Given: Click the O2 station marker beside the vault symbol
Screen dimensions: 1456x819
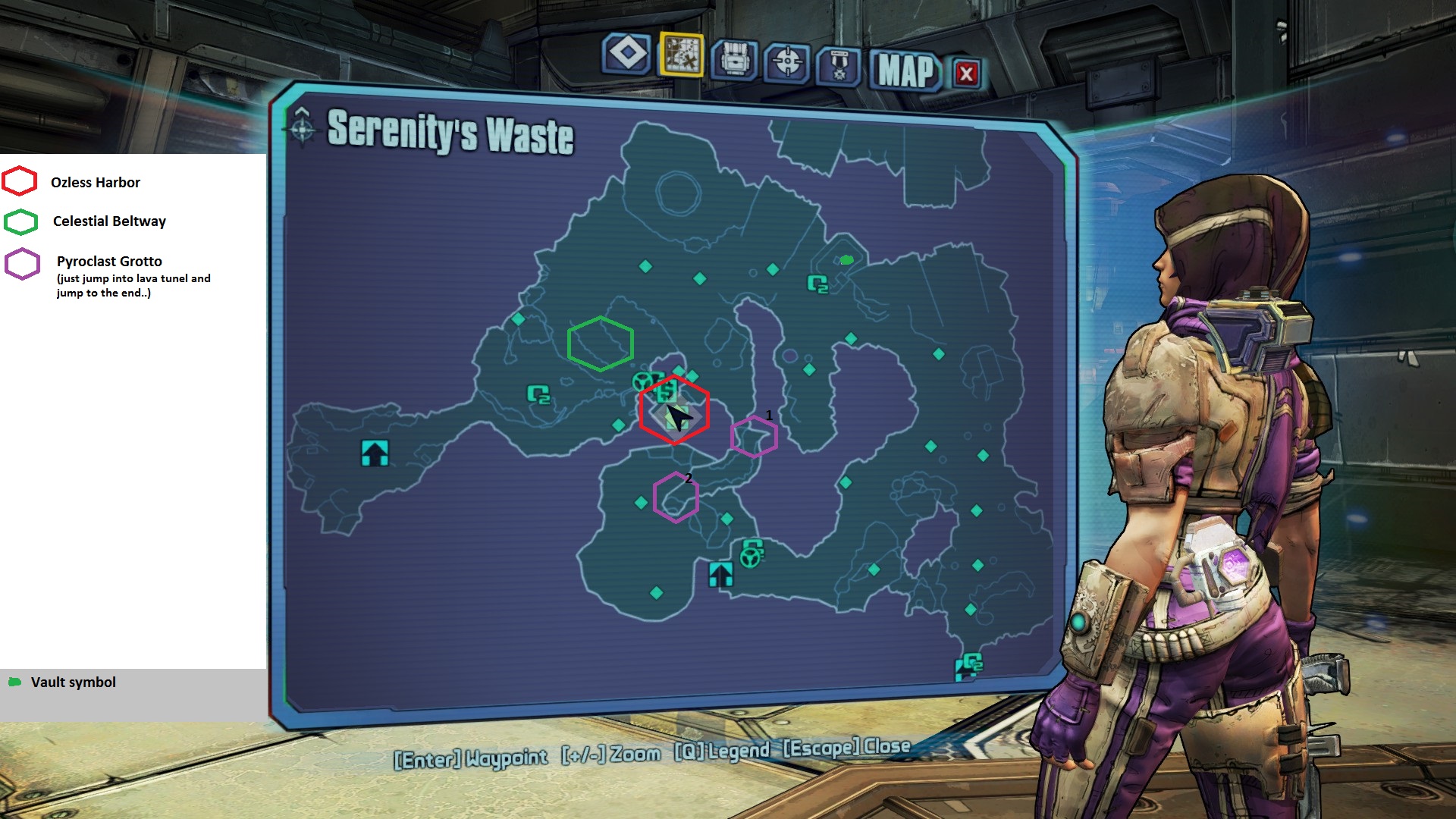Looking at the screenshot, I should [x=817, y=284].
